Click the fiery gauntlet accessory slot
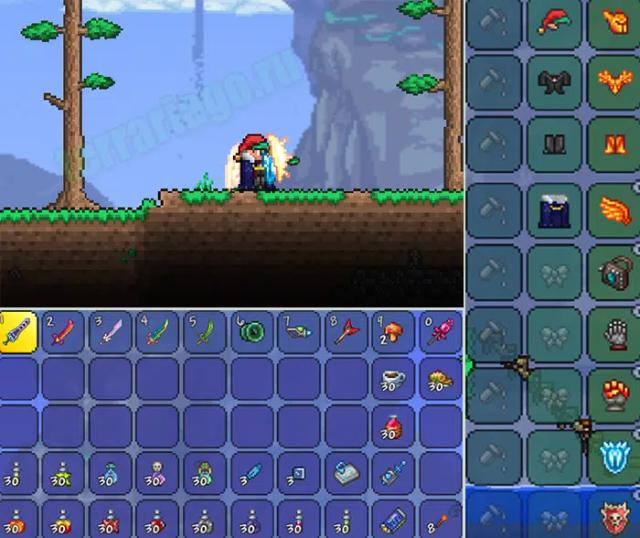640x538 pixels. tap(614, 397)
